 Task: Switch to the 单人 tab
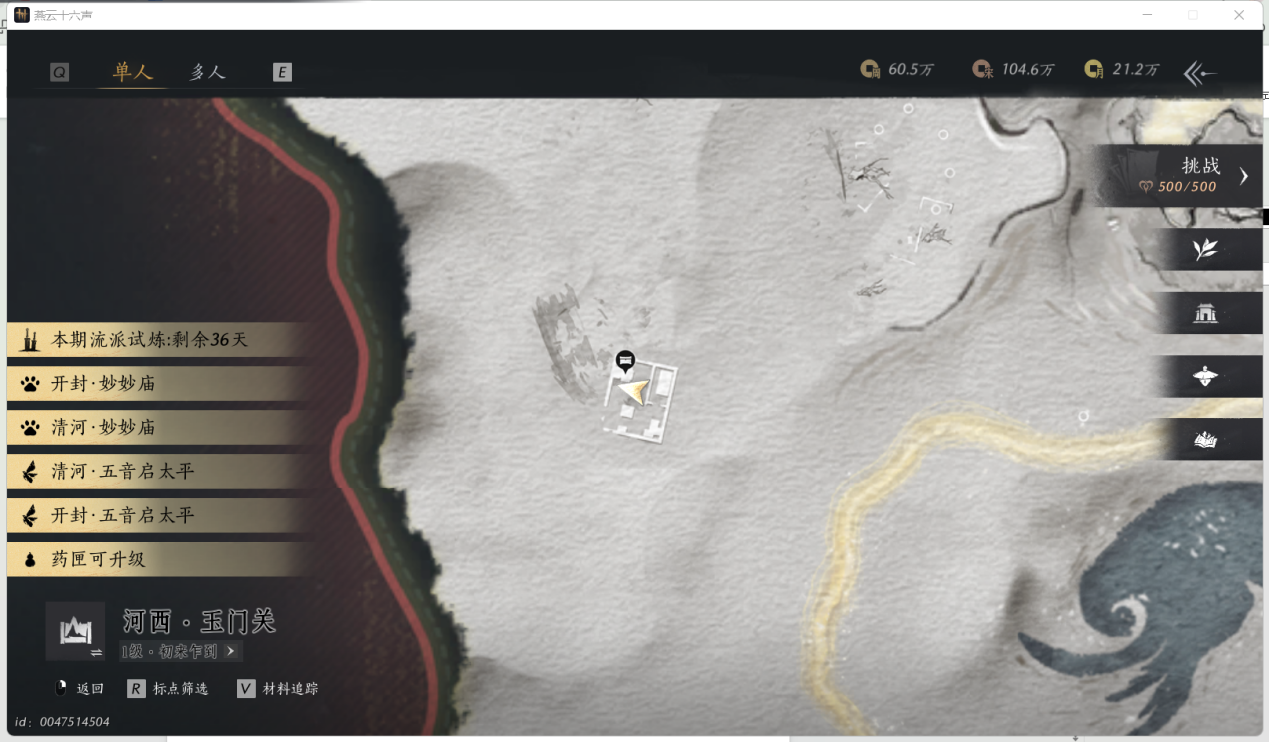132,72
